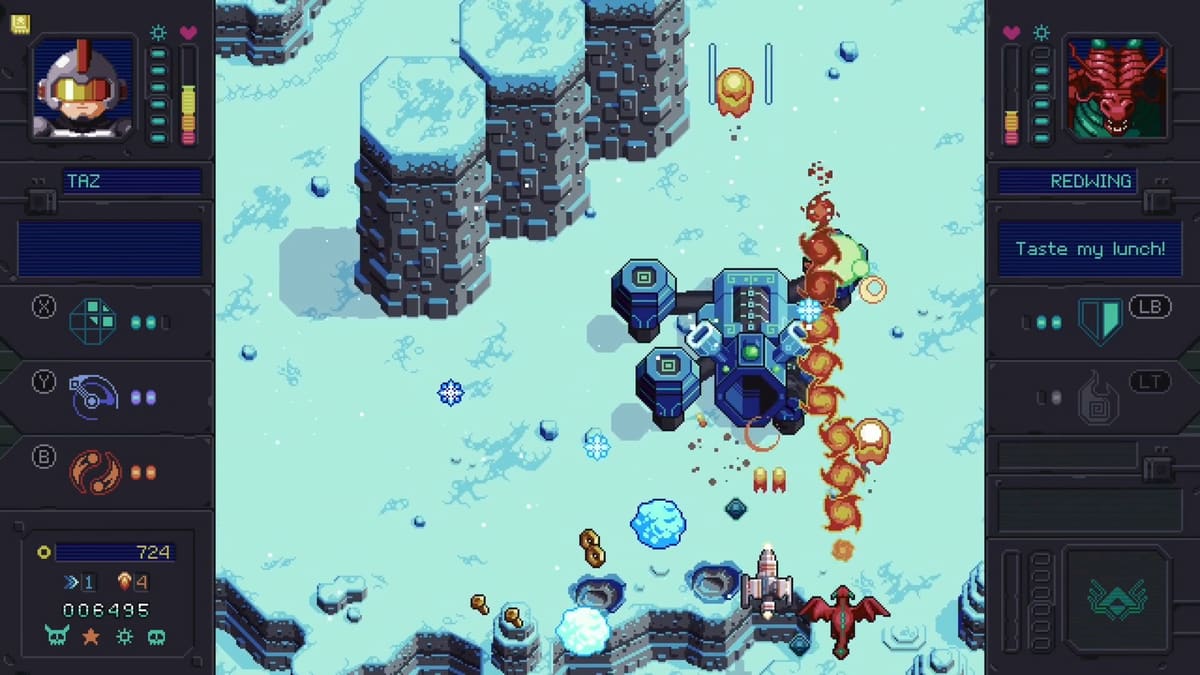This screenshot has width=1200, height=675.
Task: Click the orange star medal icon
Action: click(x=91, y=636)
